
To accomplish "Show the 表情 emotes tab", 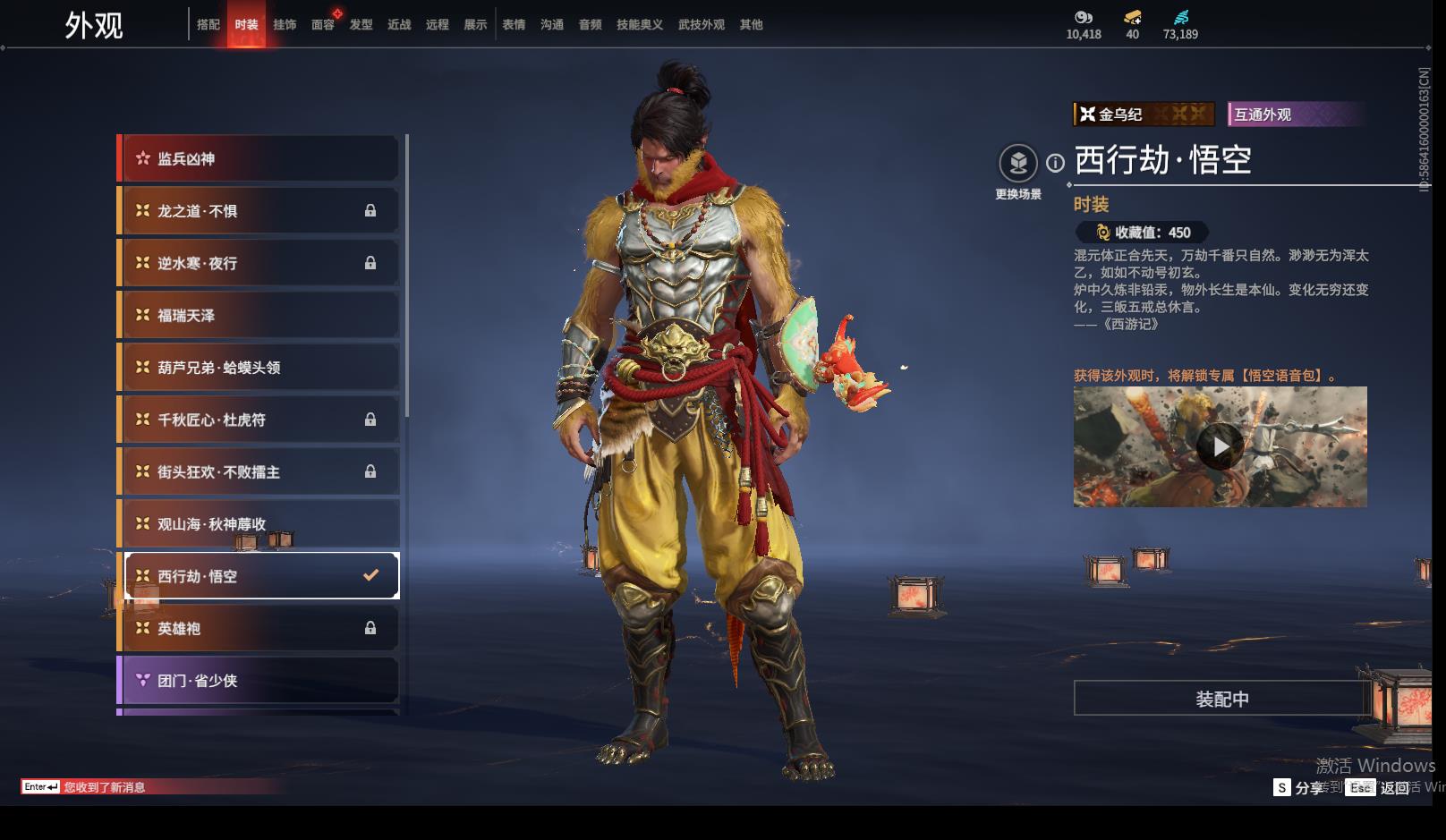I will [514, 25].
